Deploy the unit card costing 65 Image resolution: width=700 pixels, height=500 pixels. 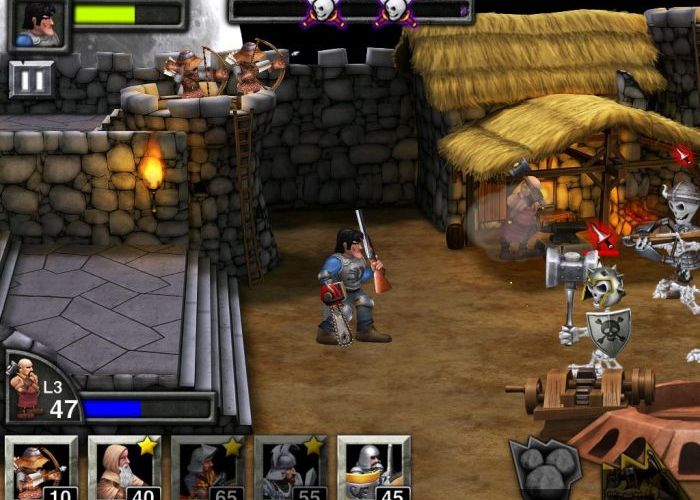207,468
